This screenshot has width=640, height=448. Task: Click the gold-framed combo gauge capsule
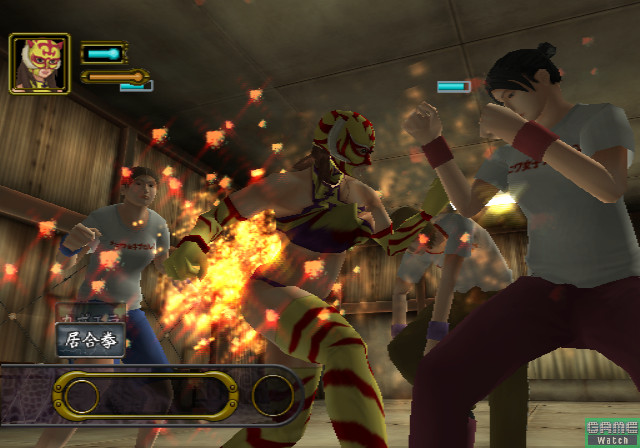tap(144, 397)
